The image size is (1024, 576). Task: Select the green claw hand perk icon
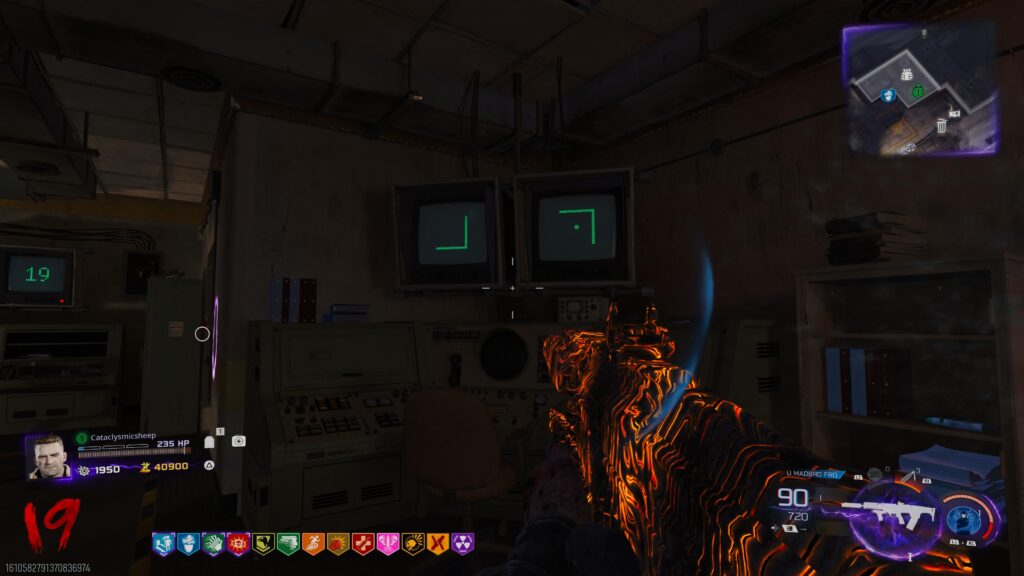(x=213, y=544)
